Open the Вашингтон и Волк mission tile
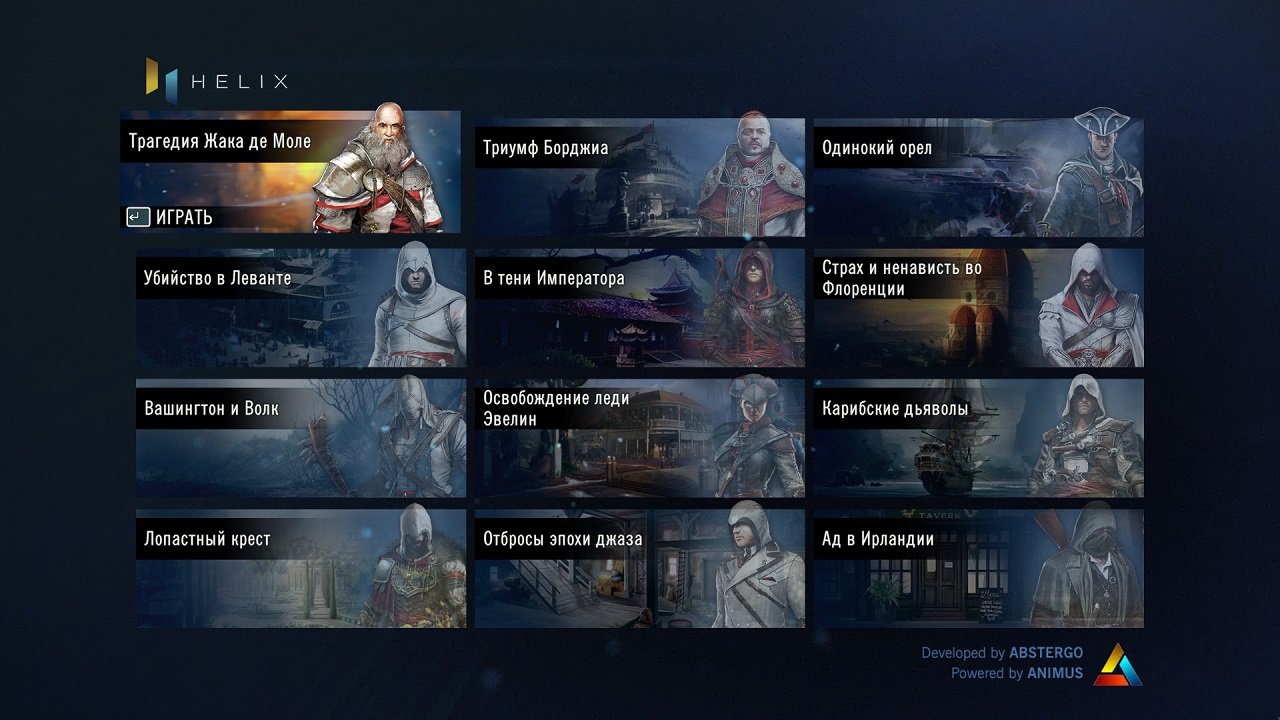1280x720 pixels. [x=301, y=438]
